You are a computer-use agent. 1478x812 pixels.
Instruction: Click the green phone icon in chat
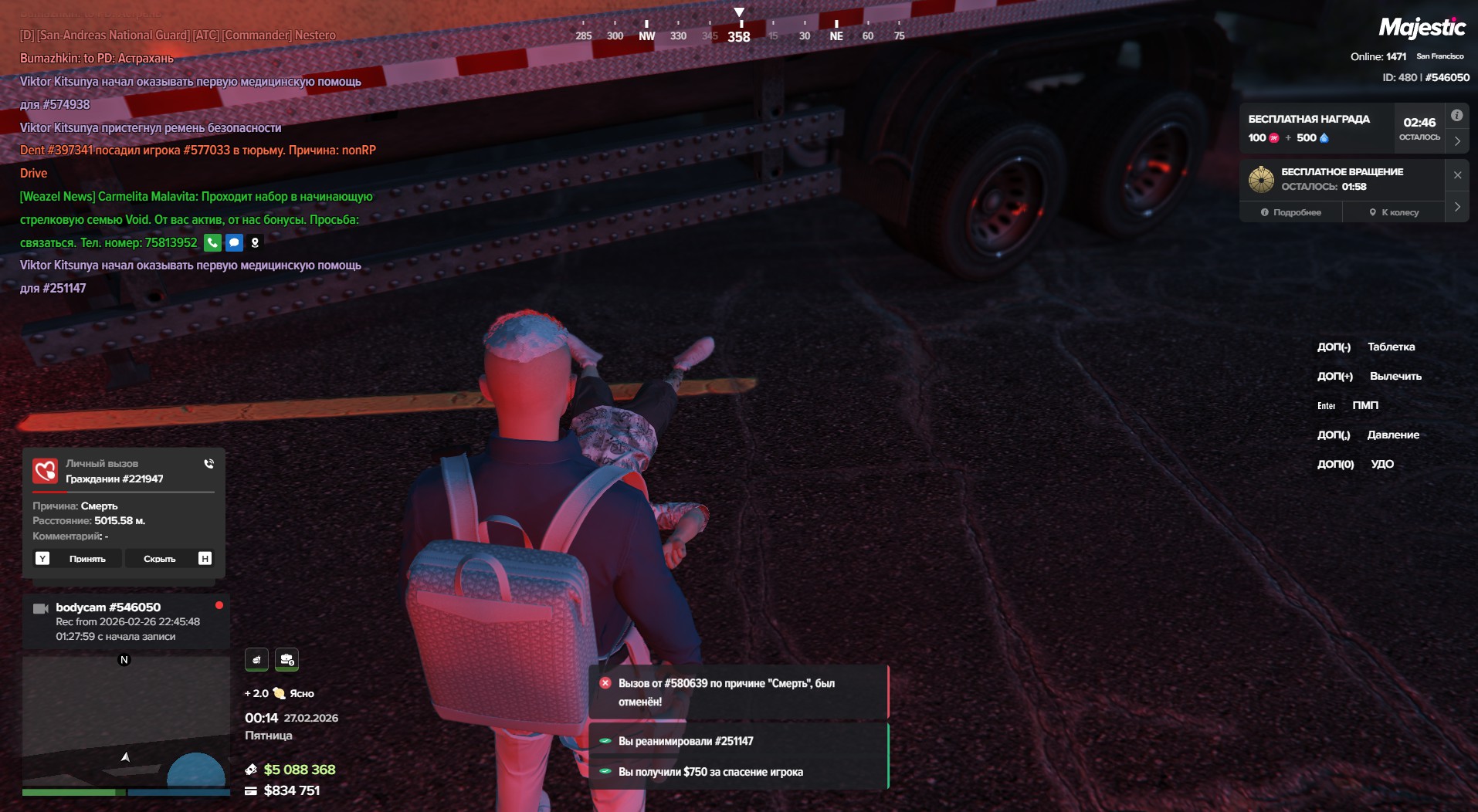tap(212, 242)
